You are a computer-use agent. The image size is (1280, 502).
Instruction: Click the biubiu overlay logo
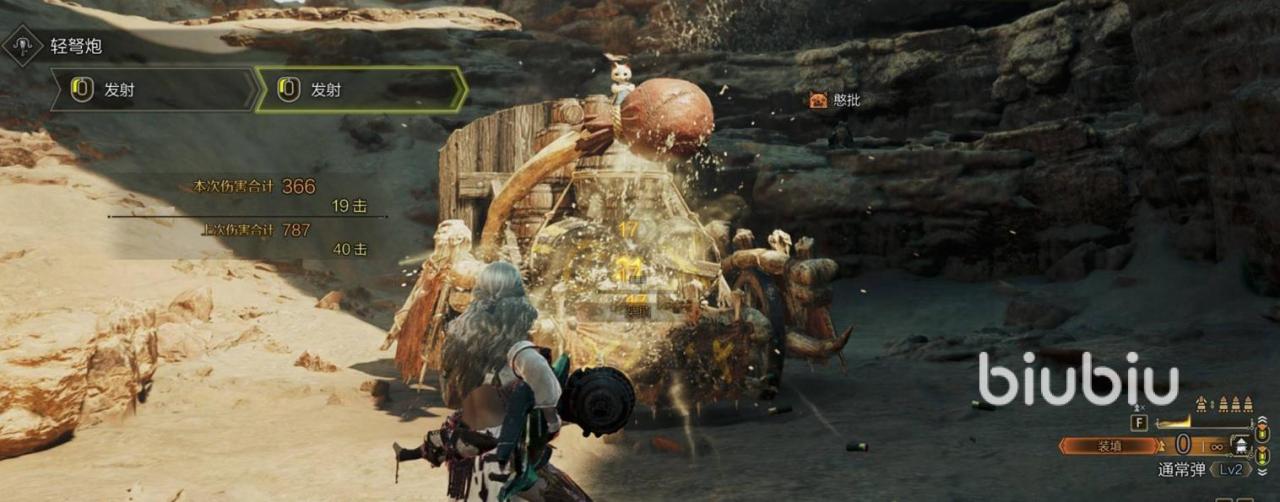(1078, 379)
